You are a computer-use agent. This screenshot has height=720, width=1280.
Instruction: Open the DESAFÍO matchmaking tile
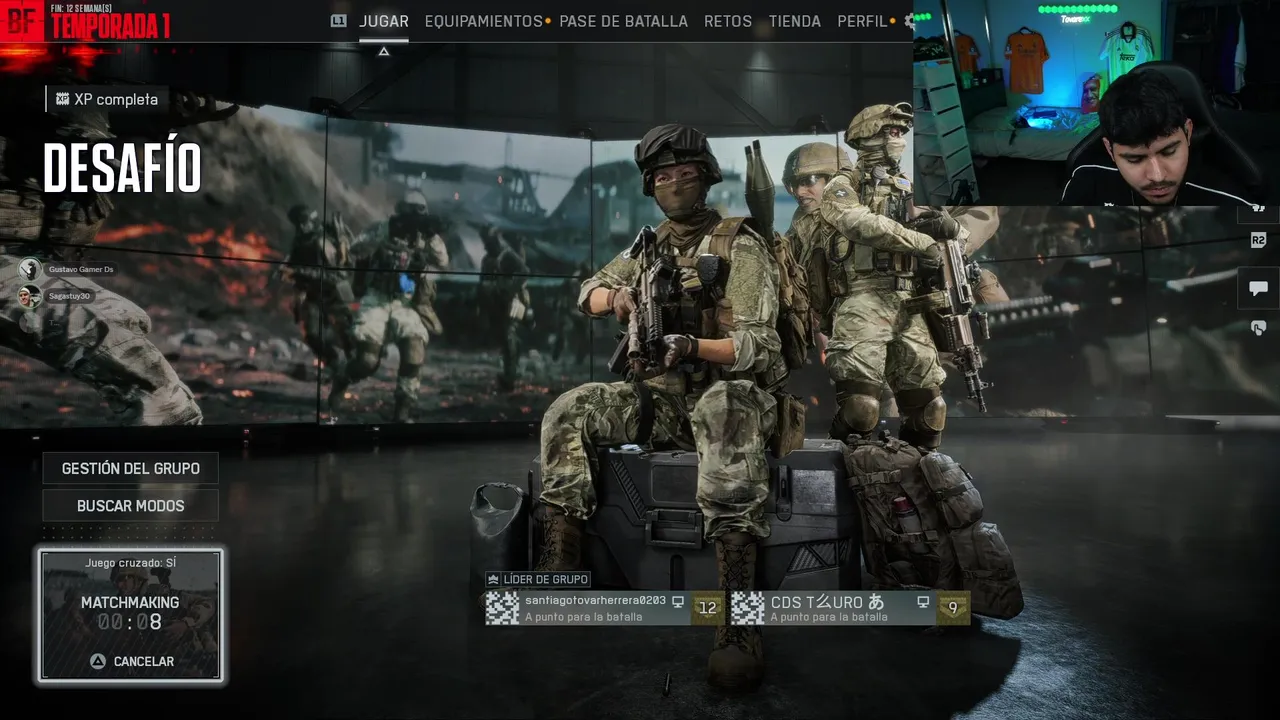130,614
